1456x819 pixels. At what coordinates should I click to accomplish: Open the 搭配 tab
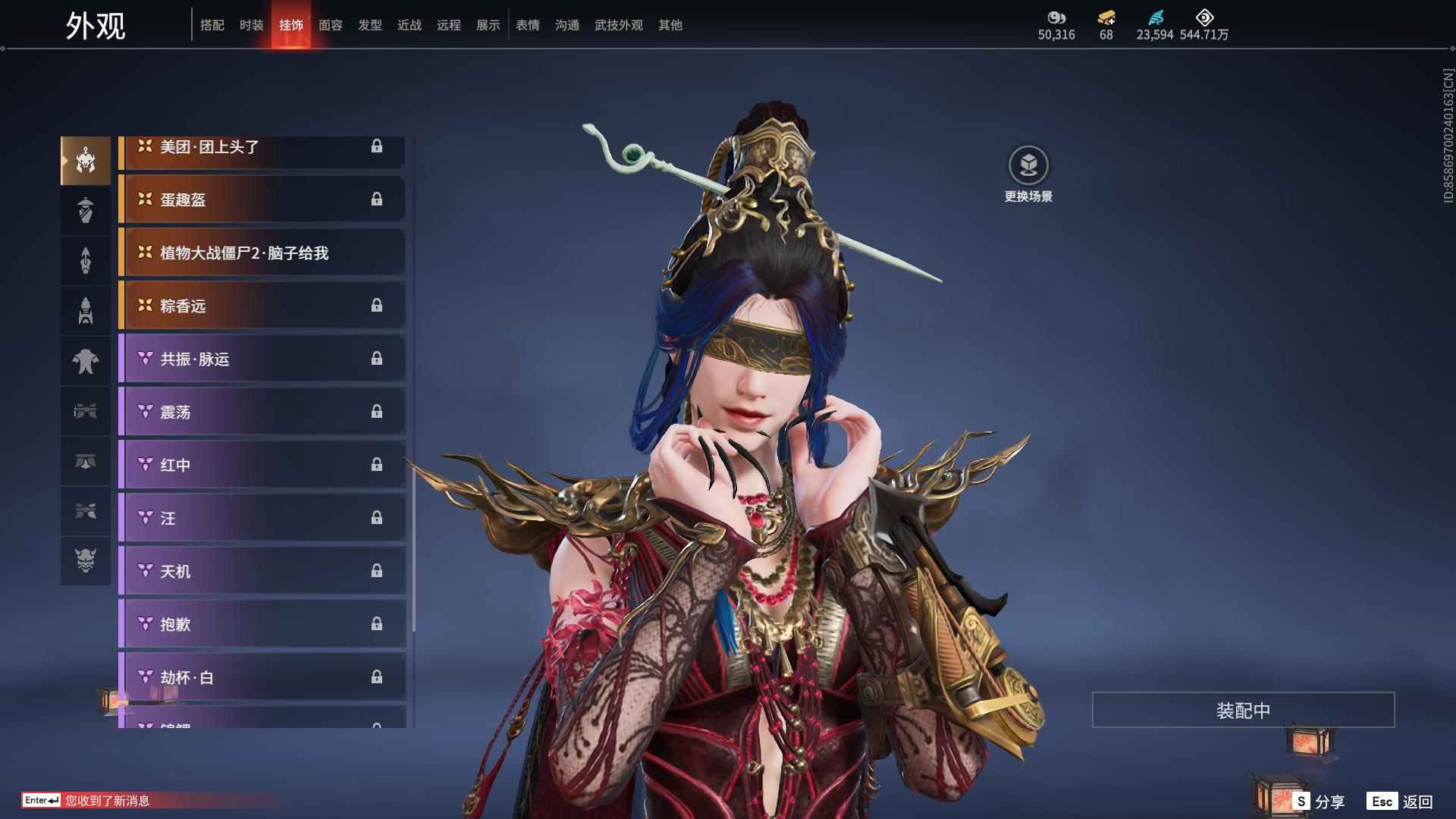click(x=212, y=25)
